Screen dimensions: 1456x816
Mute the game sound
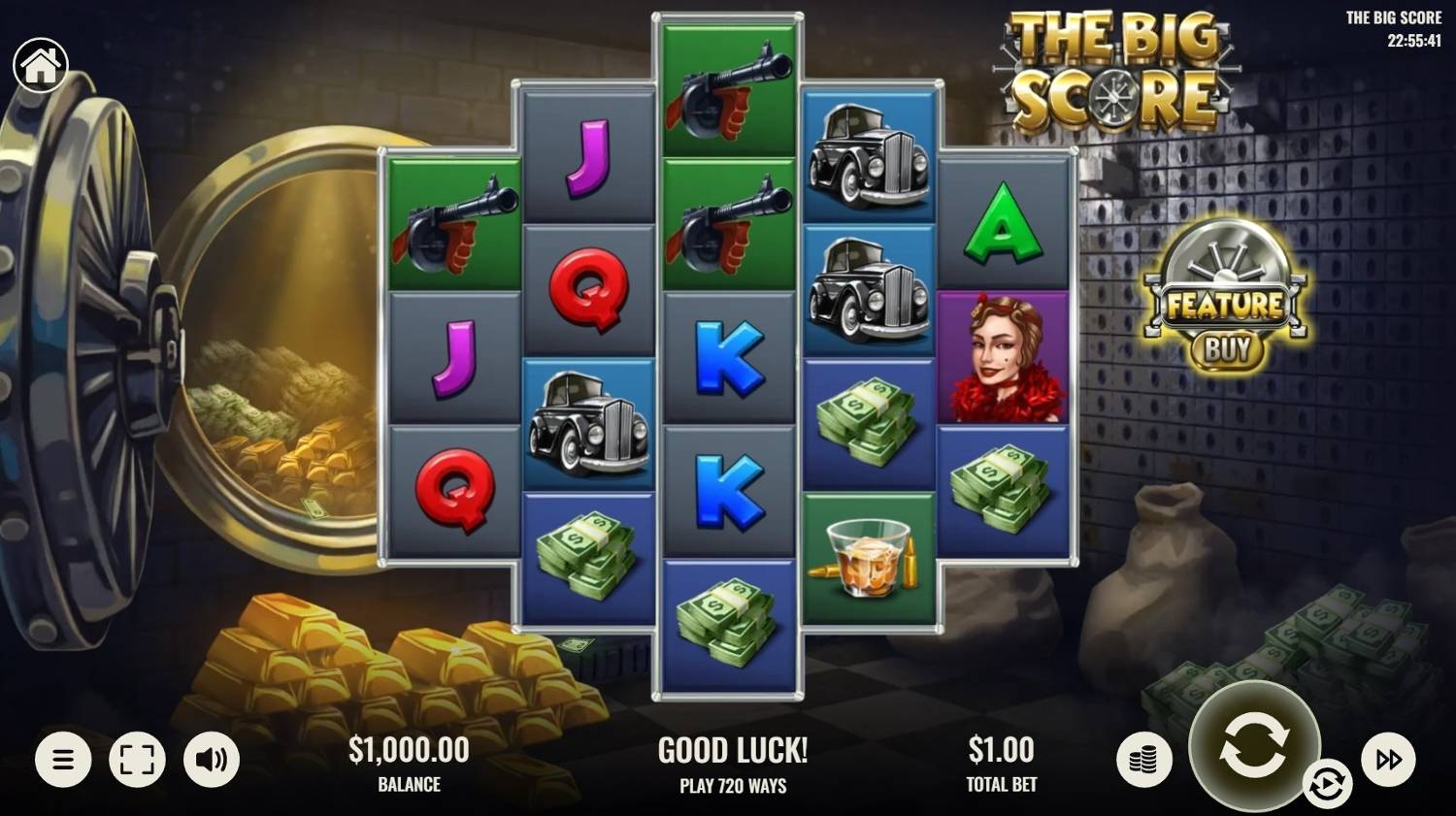click(210, 759)
